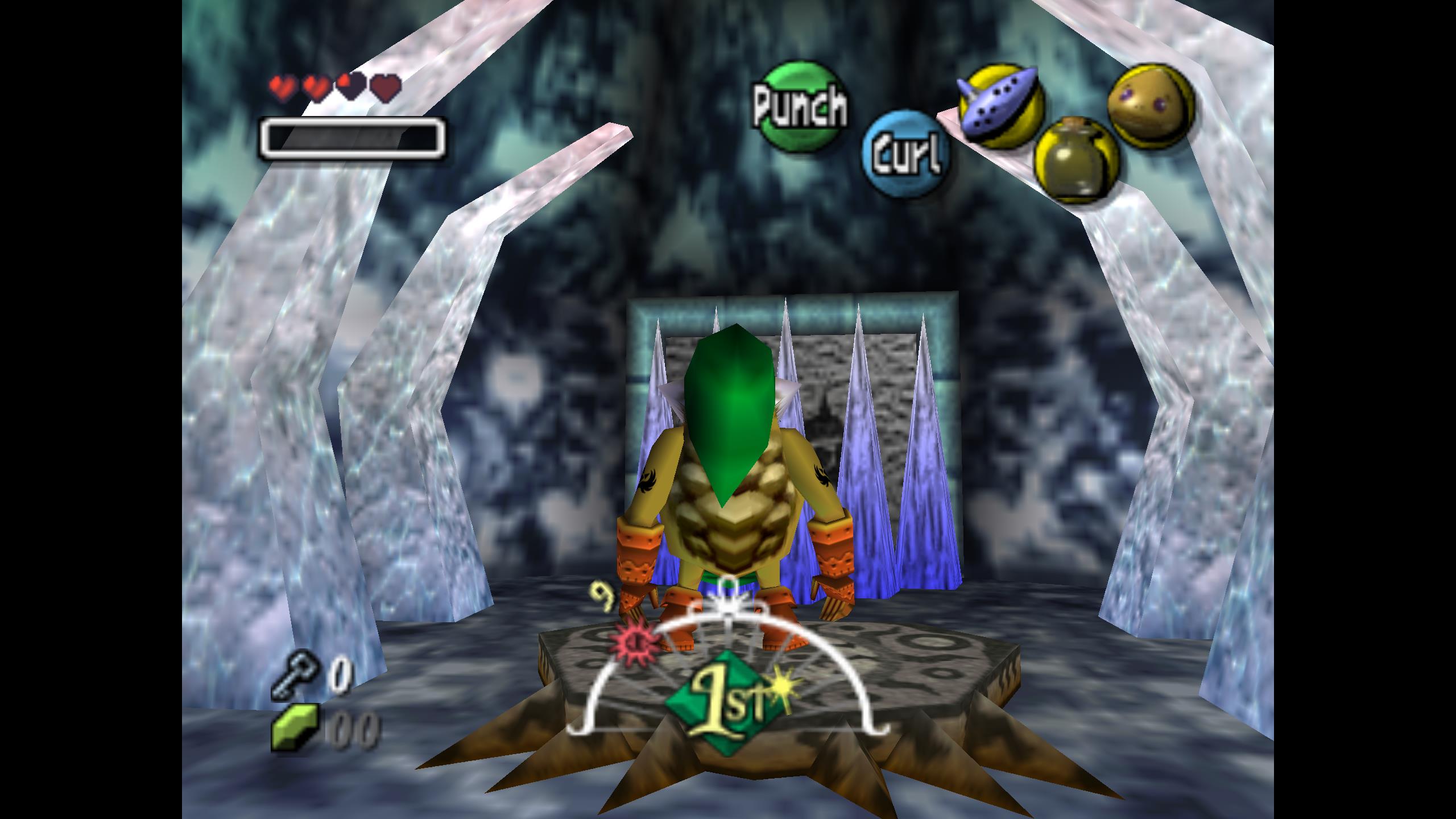The height and width of the screenshot is (819, 1456).
Task: Use the empty bottle item
Action: point(1076,158)
